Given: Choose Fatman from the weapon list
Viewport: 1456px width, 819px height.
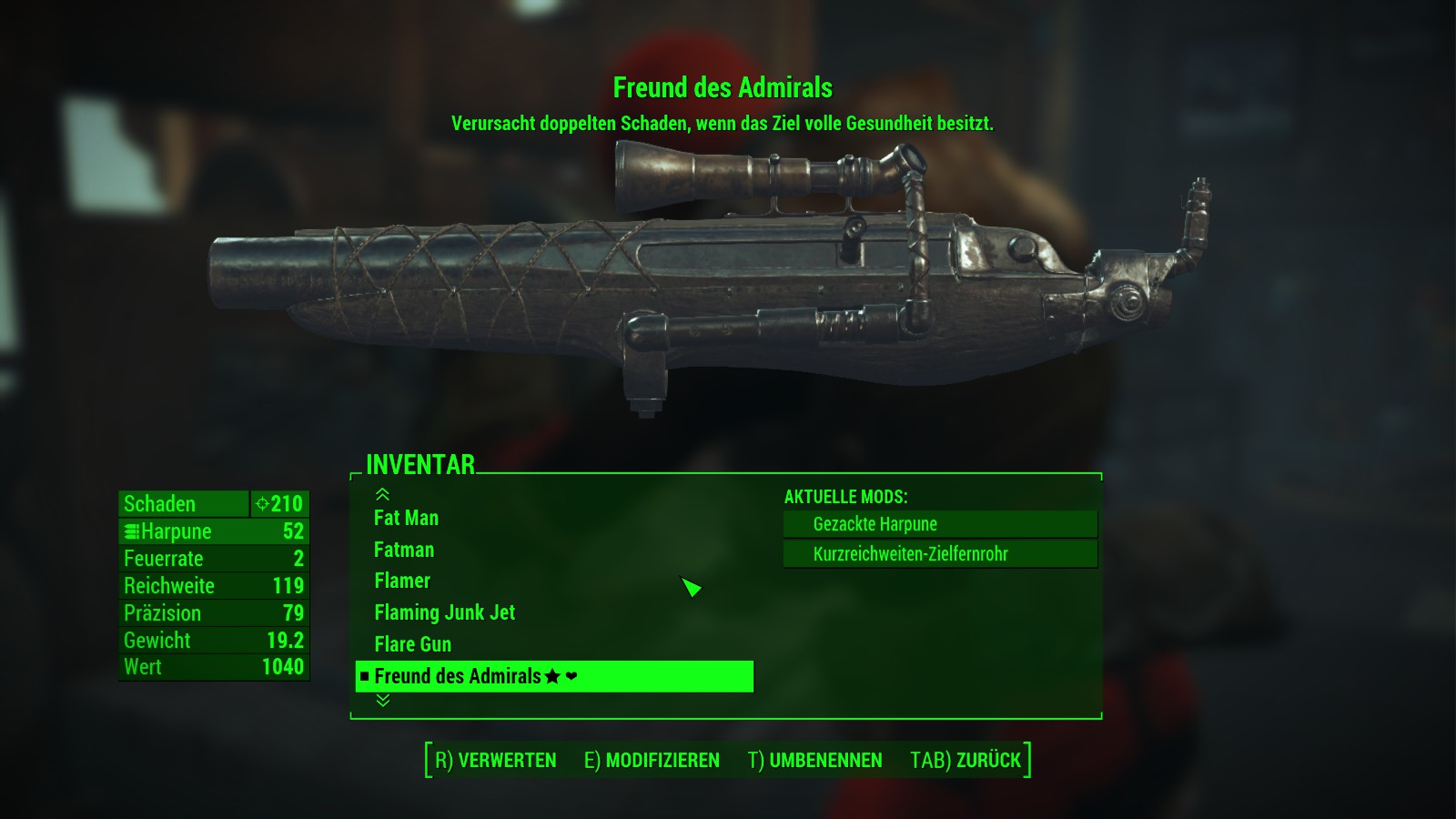Looking at the screenshot, I should 404,550.
